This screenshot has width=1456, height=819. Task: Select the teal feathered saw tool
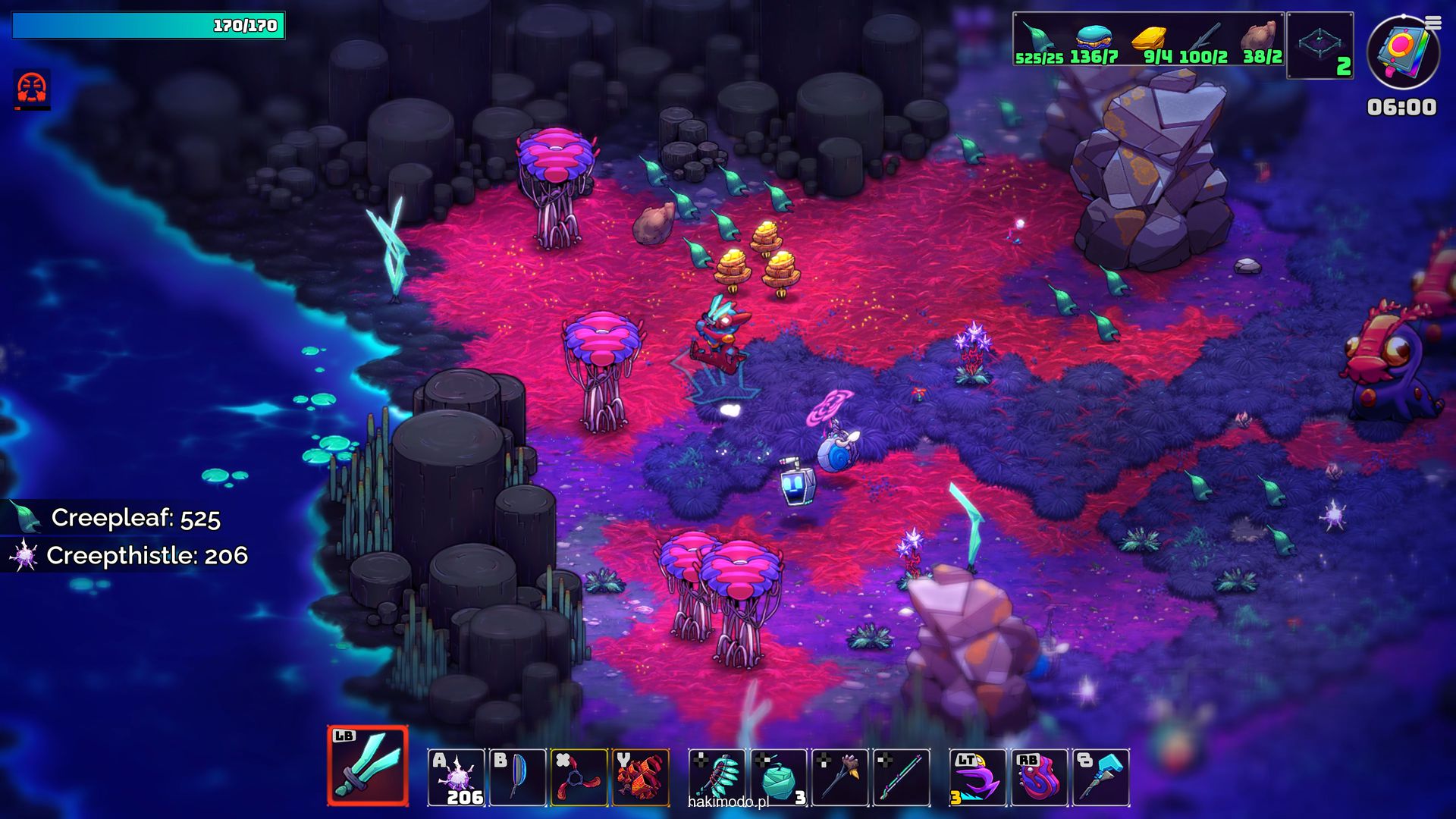(x=717, y=777)
